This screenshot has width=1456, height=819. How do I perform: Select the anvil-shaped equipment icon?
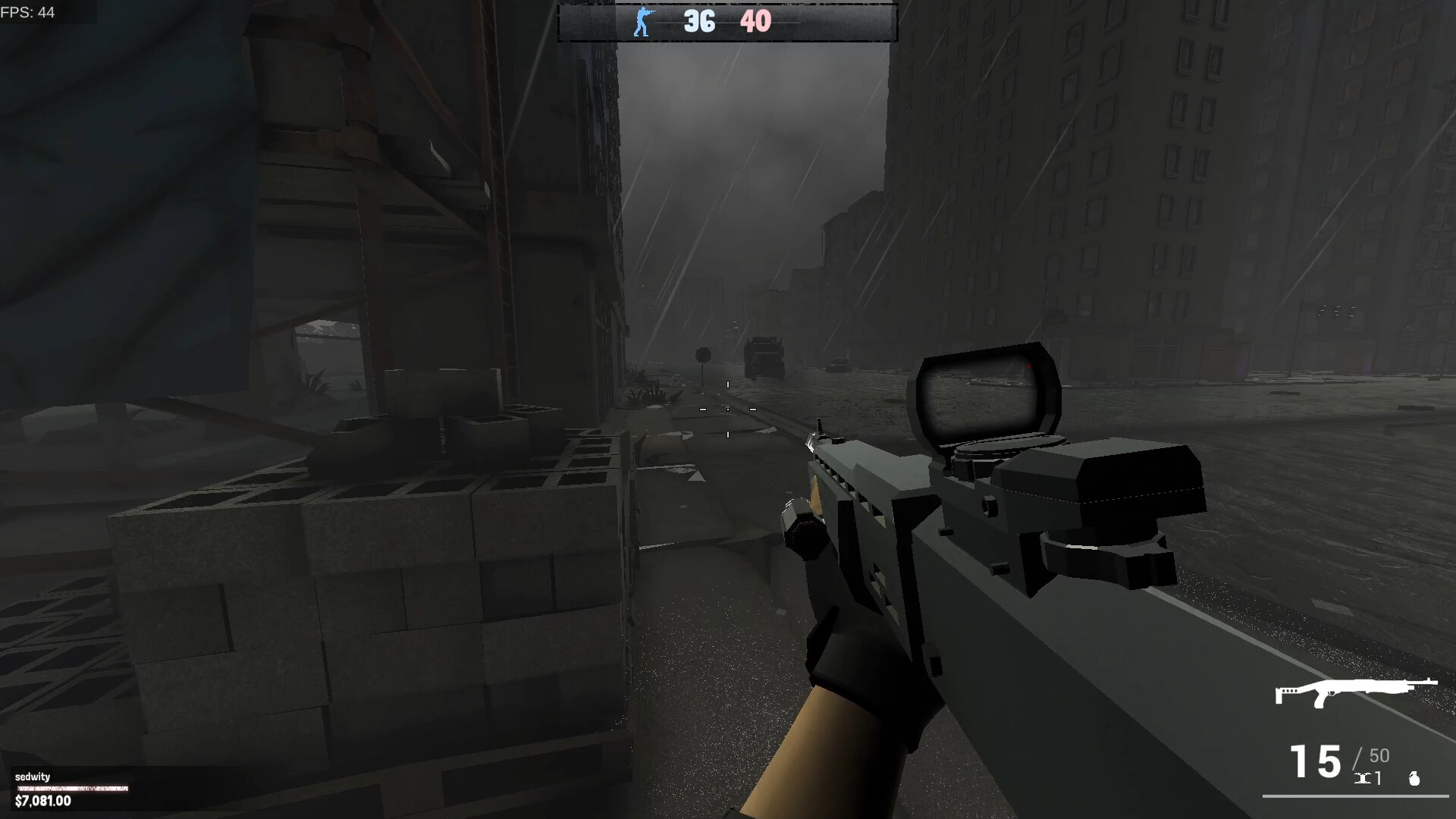[x=1363, y=778]
